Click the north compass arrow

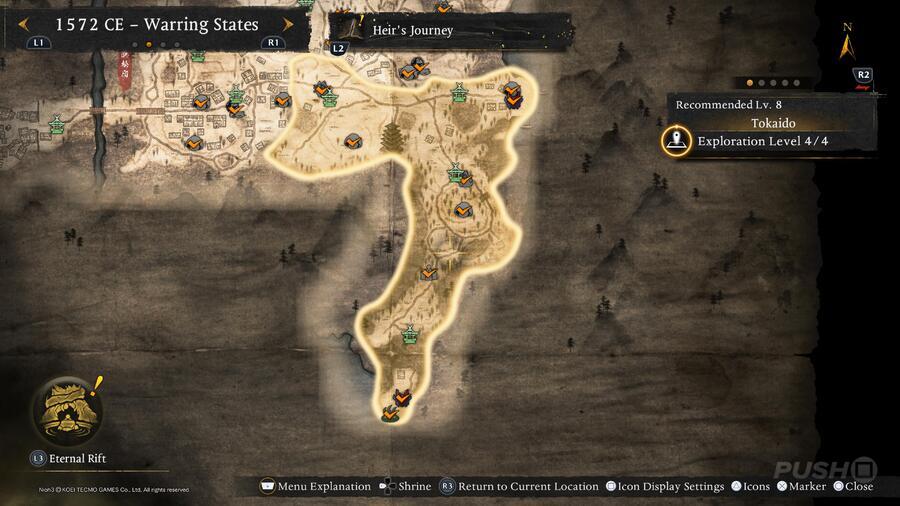(x=849, y=46)
